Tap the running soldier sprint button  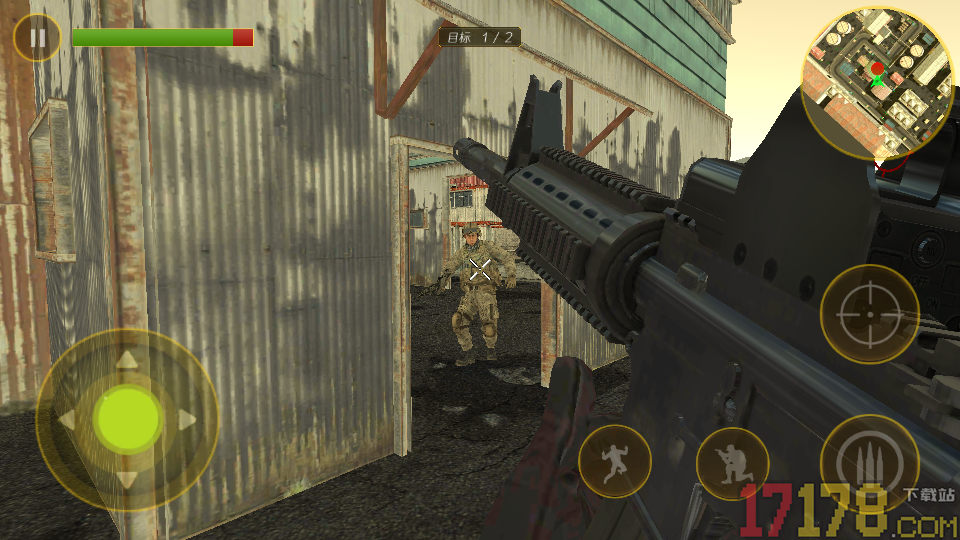coord(614,461)
